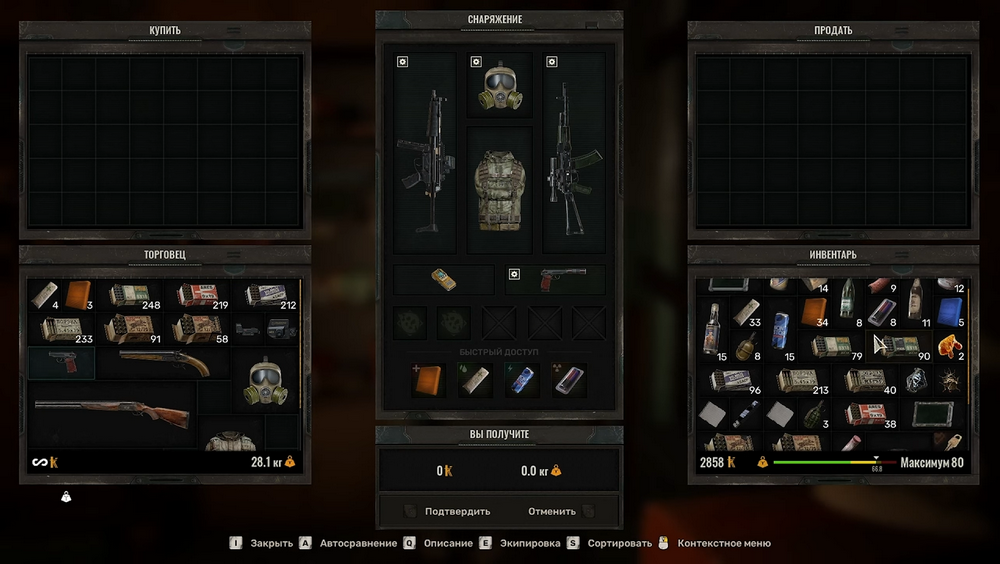Select the equipped pistol slot

(556, 279)
